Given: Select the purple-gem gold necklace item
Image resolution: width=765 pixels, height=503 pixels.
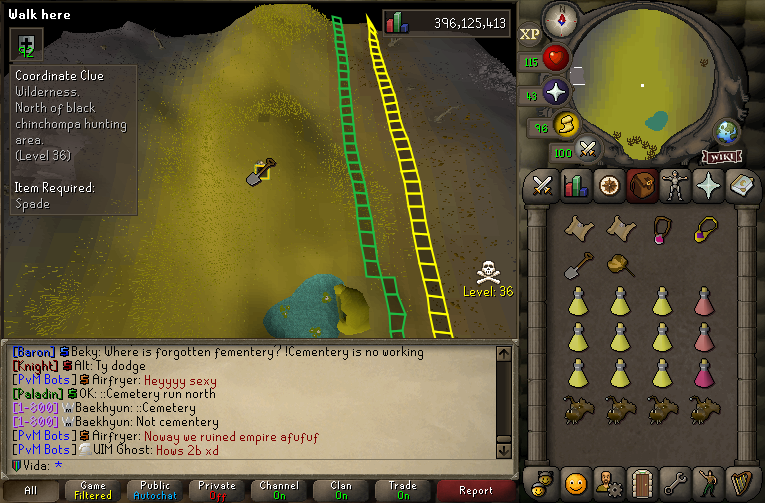Looking at the screenshot, I should tap(706, 229).
